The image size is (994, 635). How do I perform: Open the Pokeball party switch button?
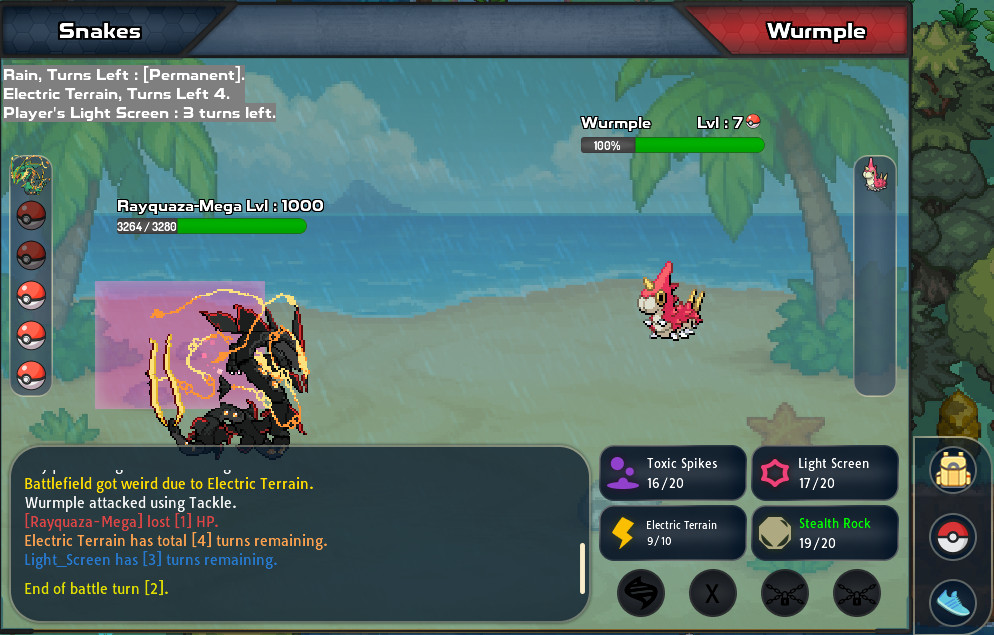click(952, 537)
